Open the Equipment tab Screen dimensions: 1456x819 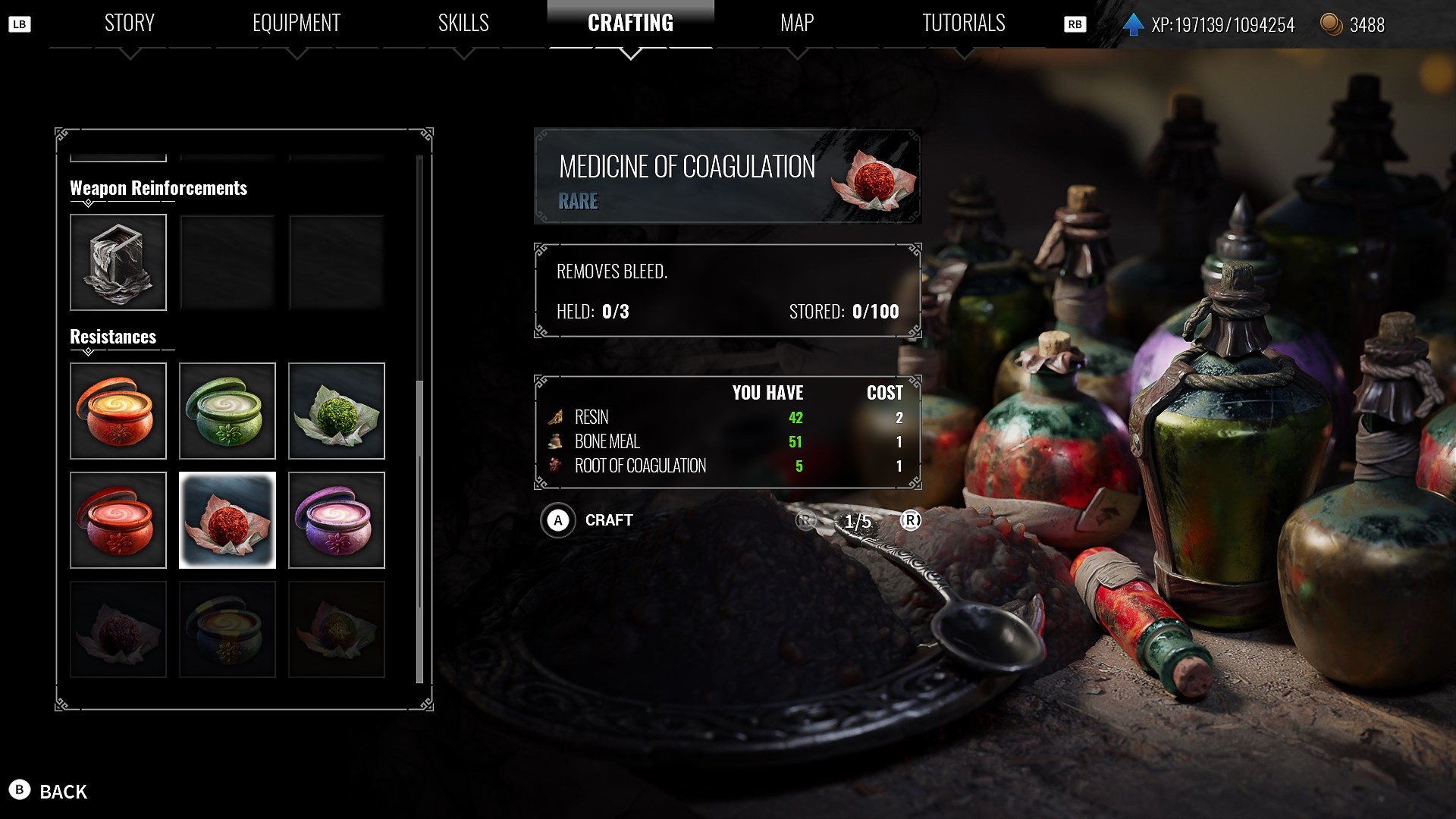click(x=296, y=24)
